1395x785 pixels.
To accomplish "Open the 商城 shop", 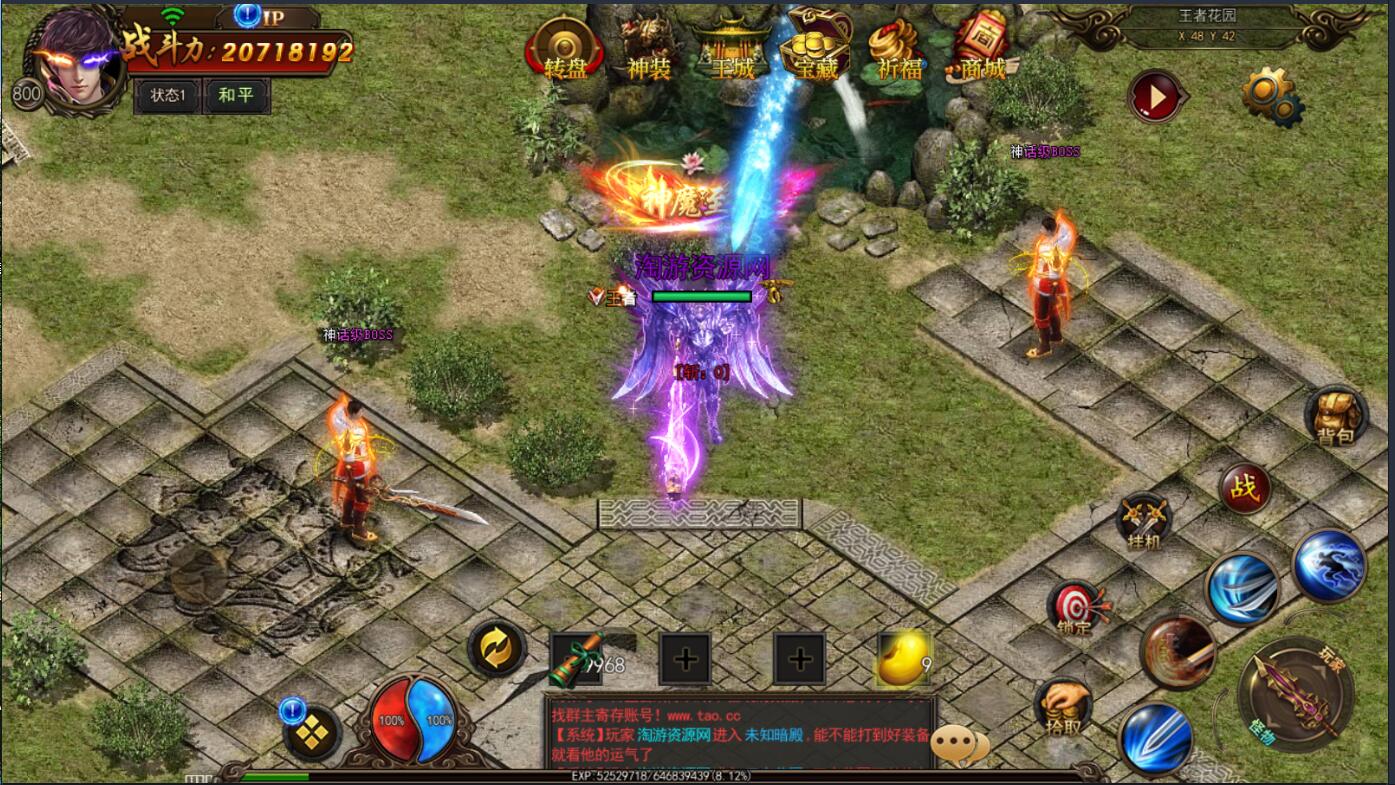I will click(980, 50).
